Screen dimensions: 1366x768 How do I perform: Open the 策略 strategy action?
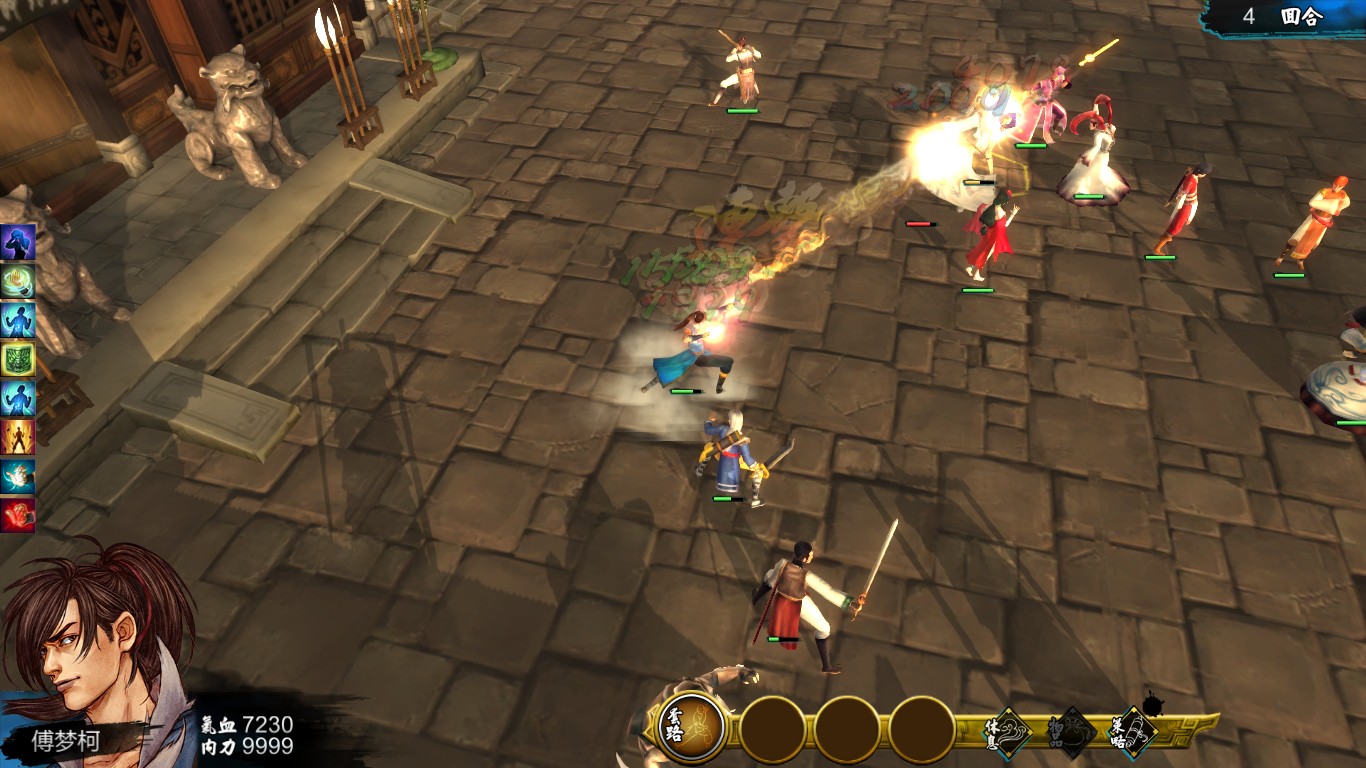pyautogui.click(x=1133, y=733)
